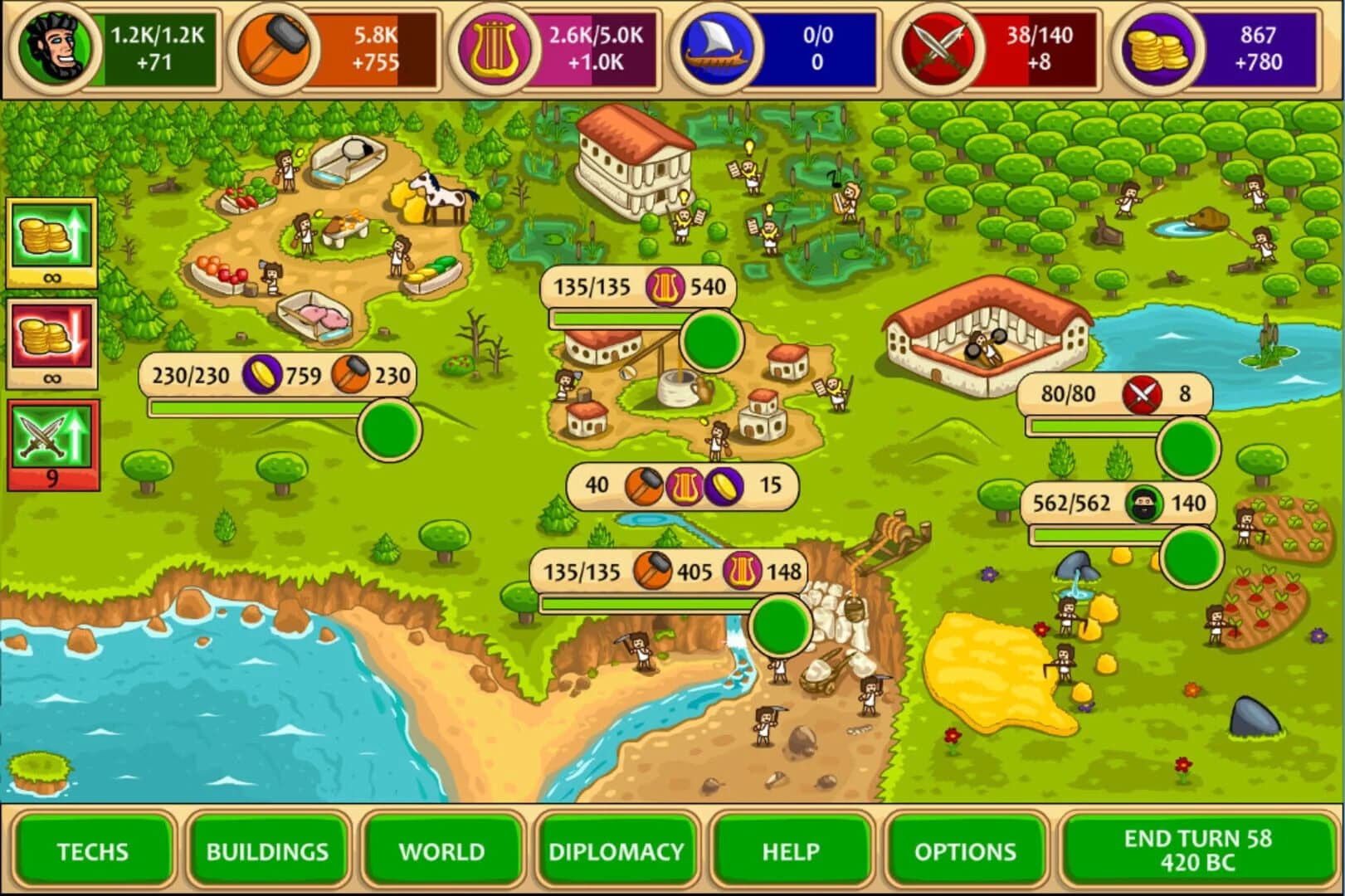1345x896 pixels.
Task: Click the HELP button
Action: [x=790, y=850]
